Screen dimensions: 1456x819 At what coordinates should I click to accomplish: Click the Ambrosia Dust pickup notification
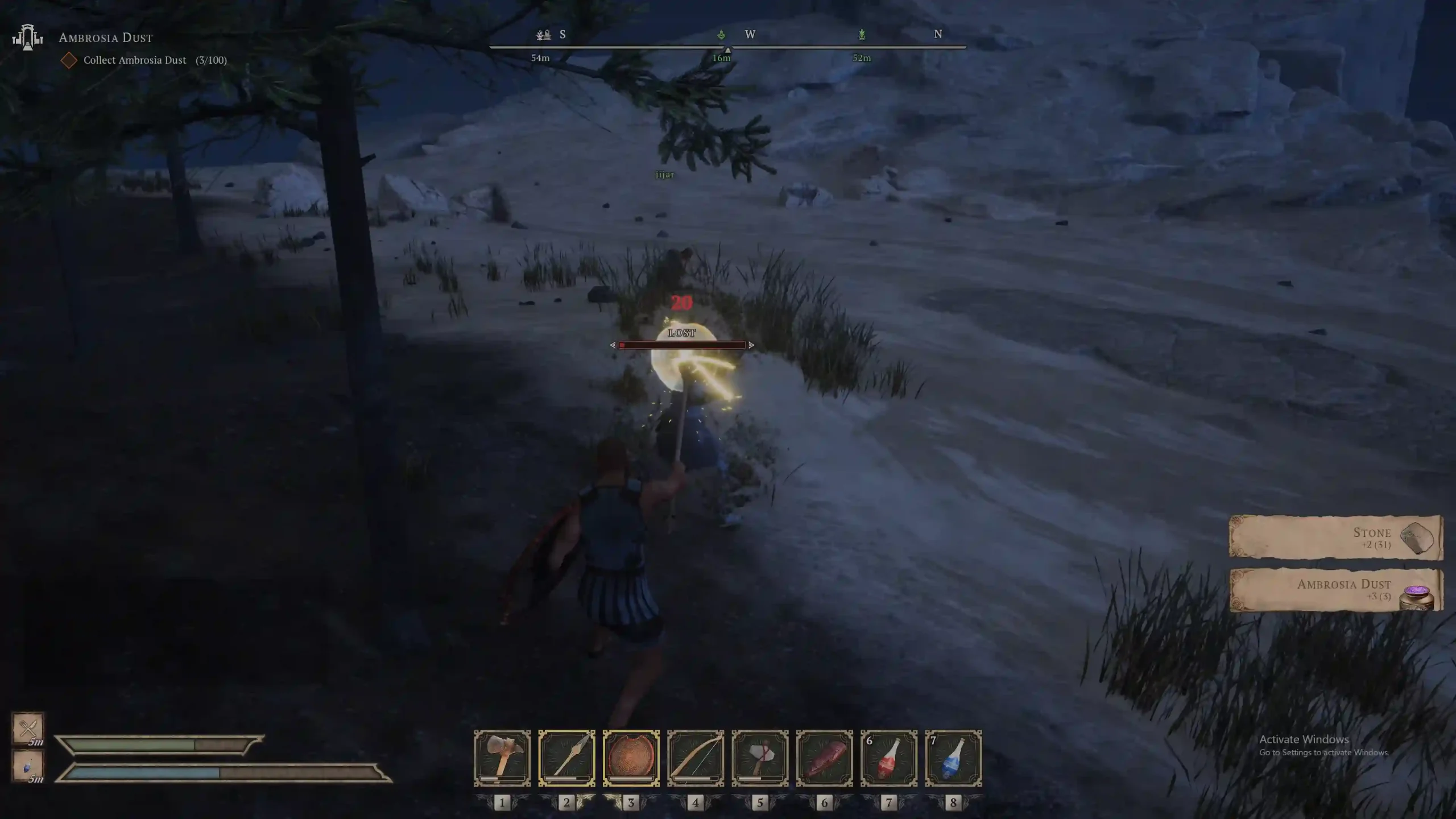1335,590
